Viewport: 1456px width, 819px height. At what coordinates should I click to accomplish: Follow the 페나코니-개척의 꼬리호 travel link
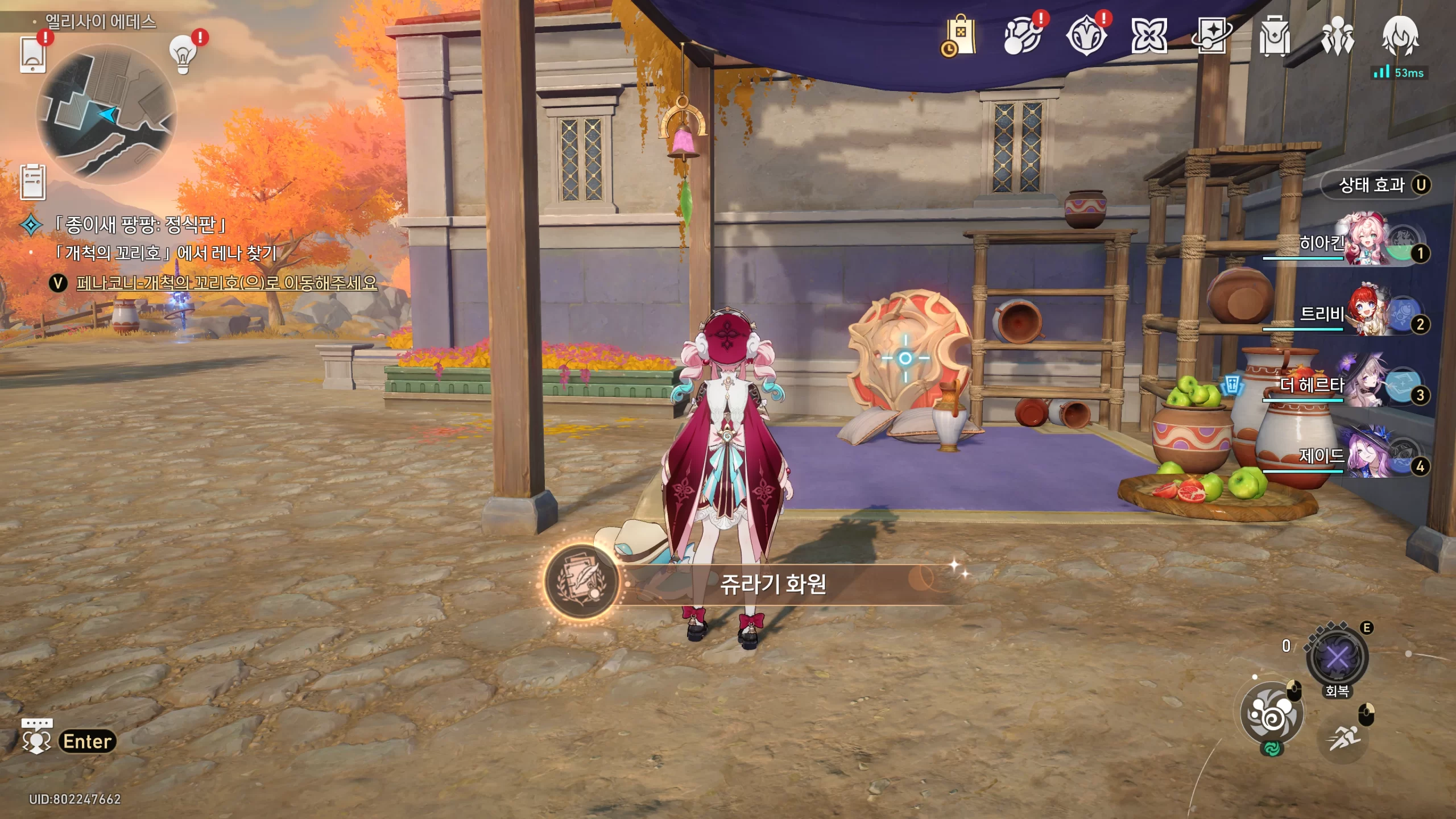tap(226, 283)
